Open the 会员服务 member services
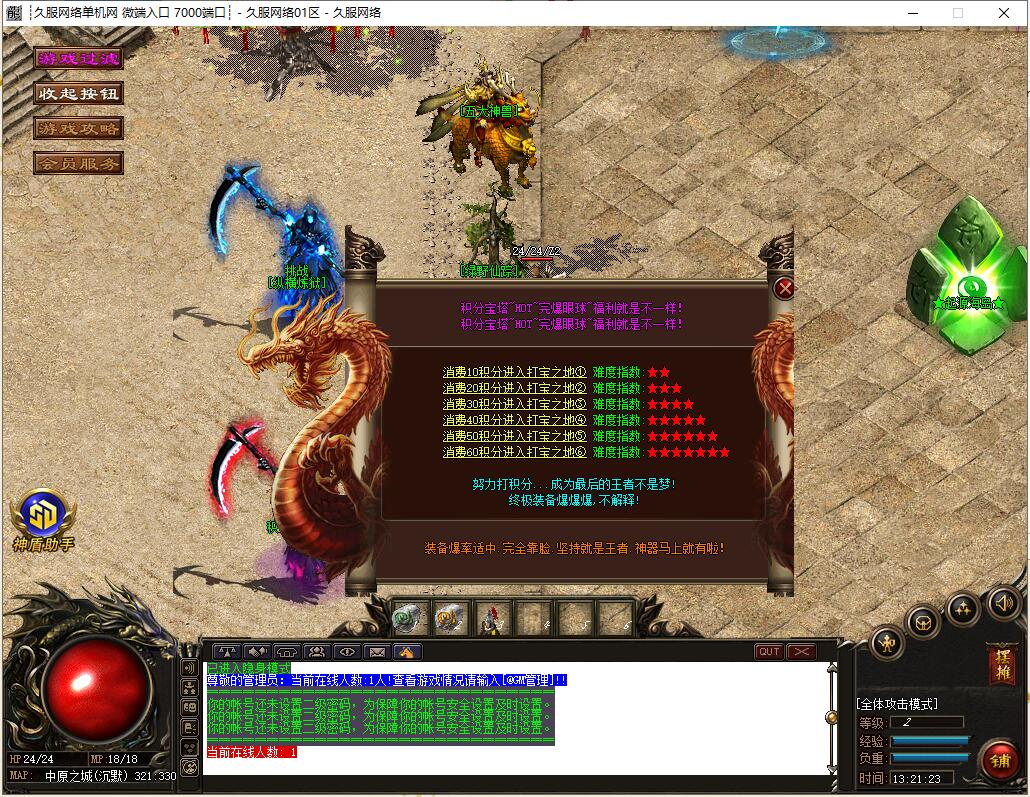 click(x=78, y=163)
